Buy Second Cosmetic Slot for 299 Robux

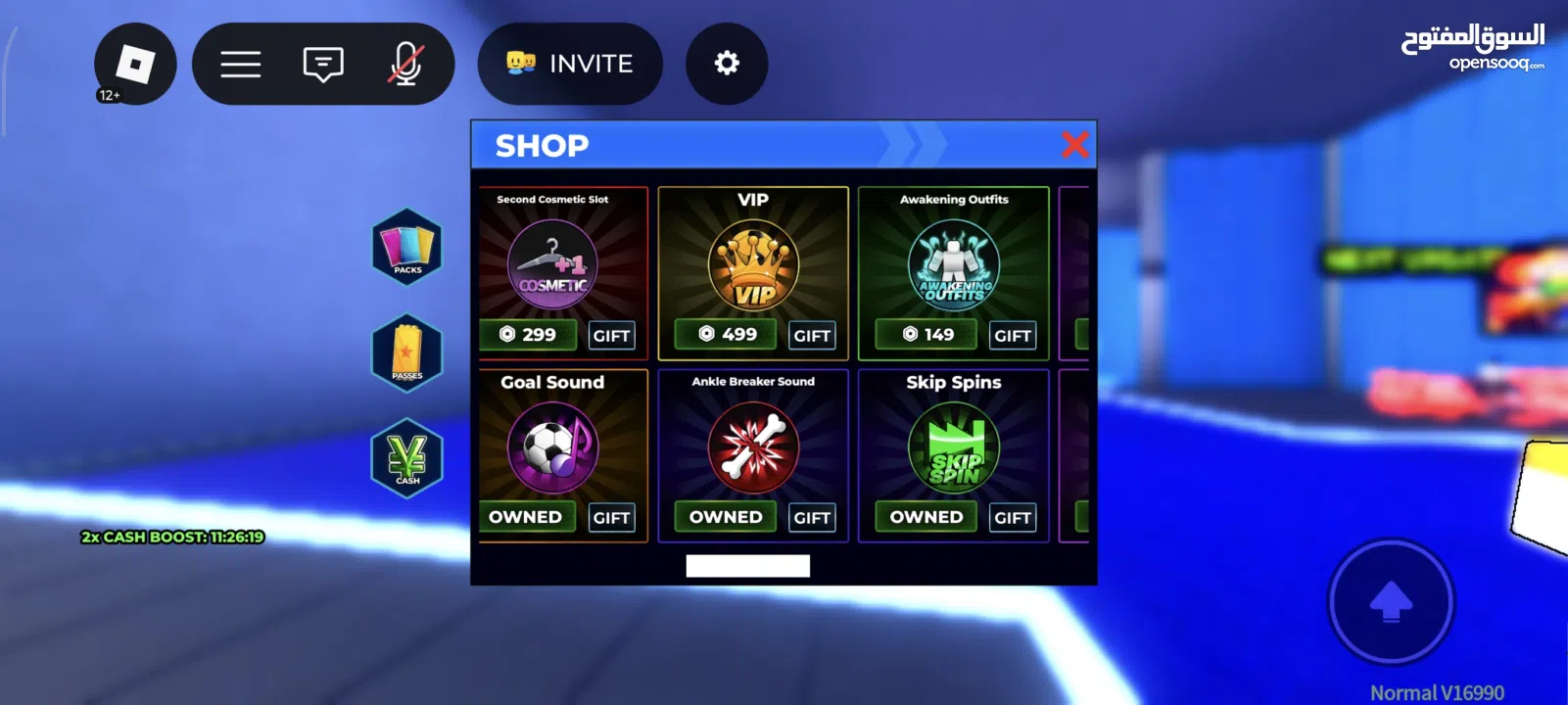tap(529, 335)
